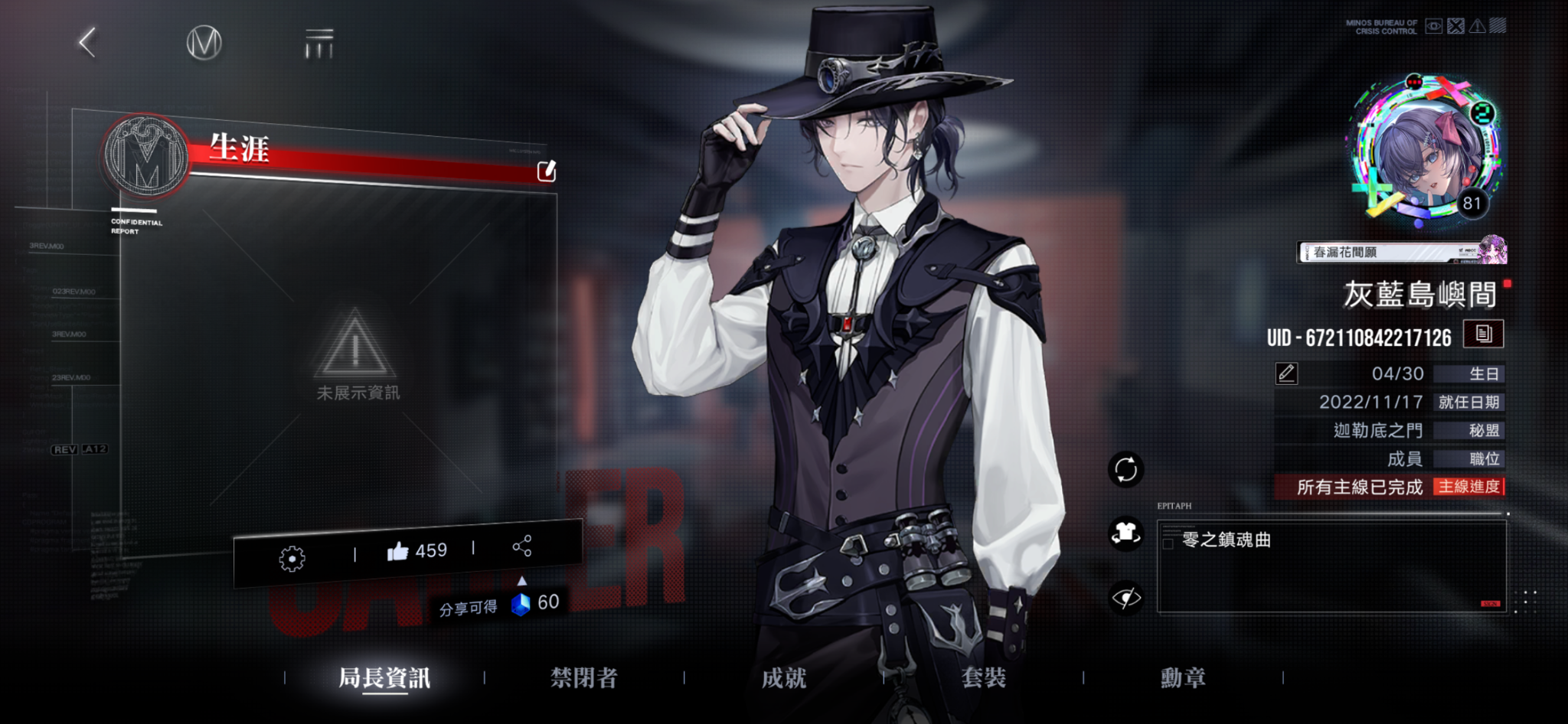The height and width of the screenshot is (724, 1568).
Task: Select the 局長資訊 tab
Action: [x=384, y=677]
